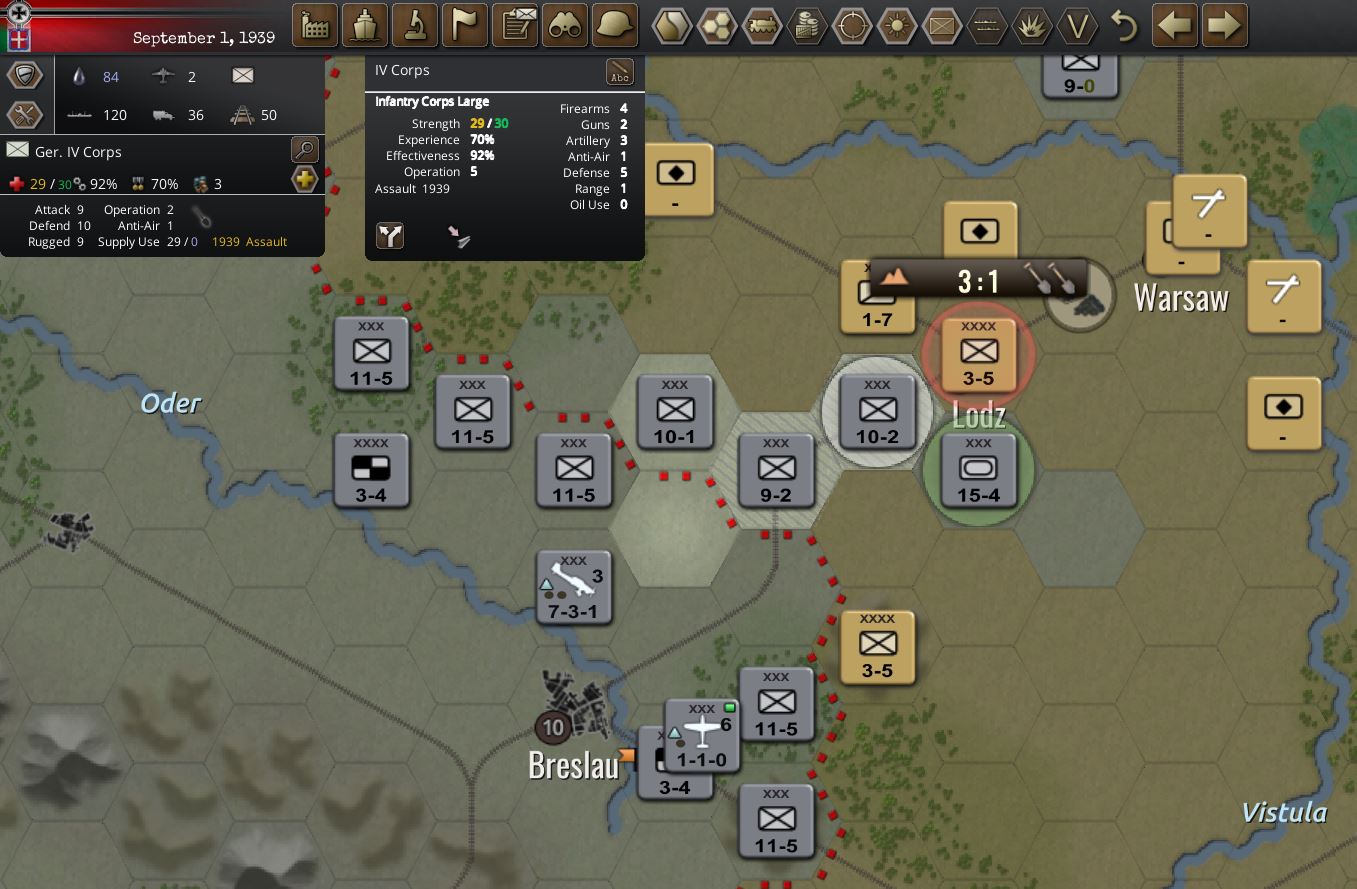Toggle the weather sun overlay
The height and width of the screenshot is (889, 1357).
coord(897,24)
